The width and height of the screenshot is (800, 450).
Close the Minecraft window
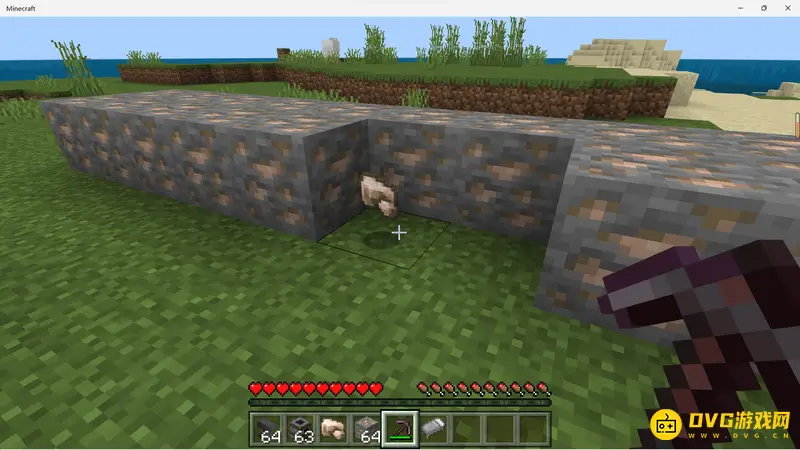788,7
